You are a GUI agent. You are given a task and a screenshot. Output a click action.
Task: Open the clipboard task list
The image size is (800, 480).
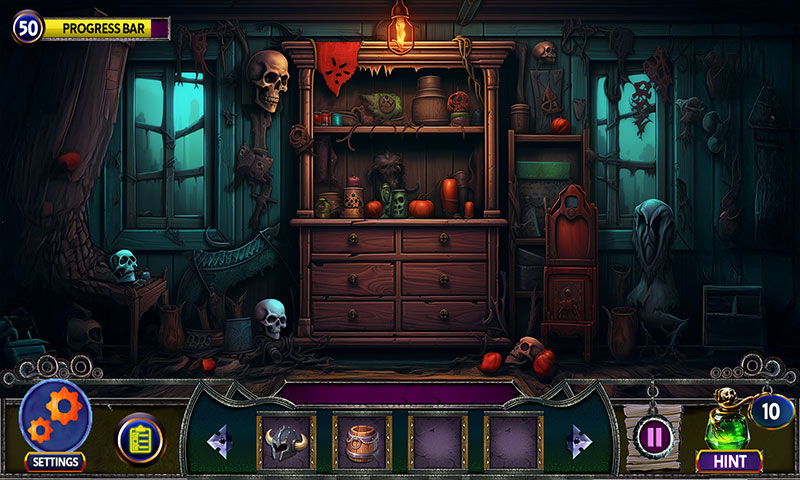click(x=140, y=439)
